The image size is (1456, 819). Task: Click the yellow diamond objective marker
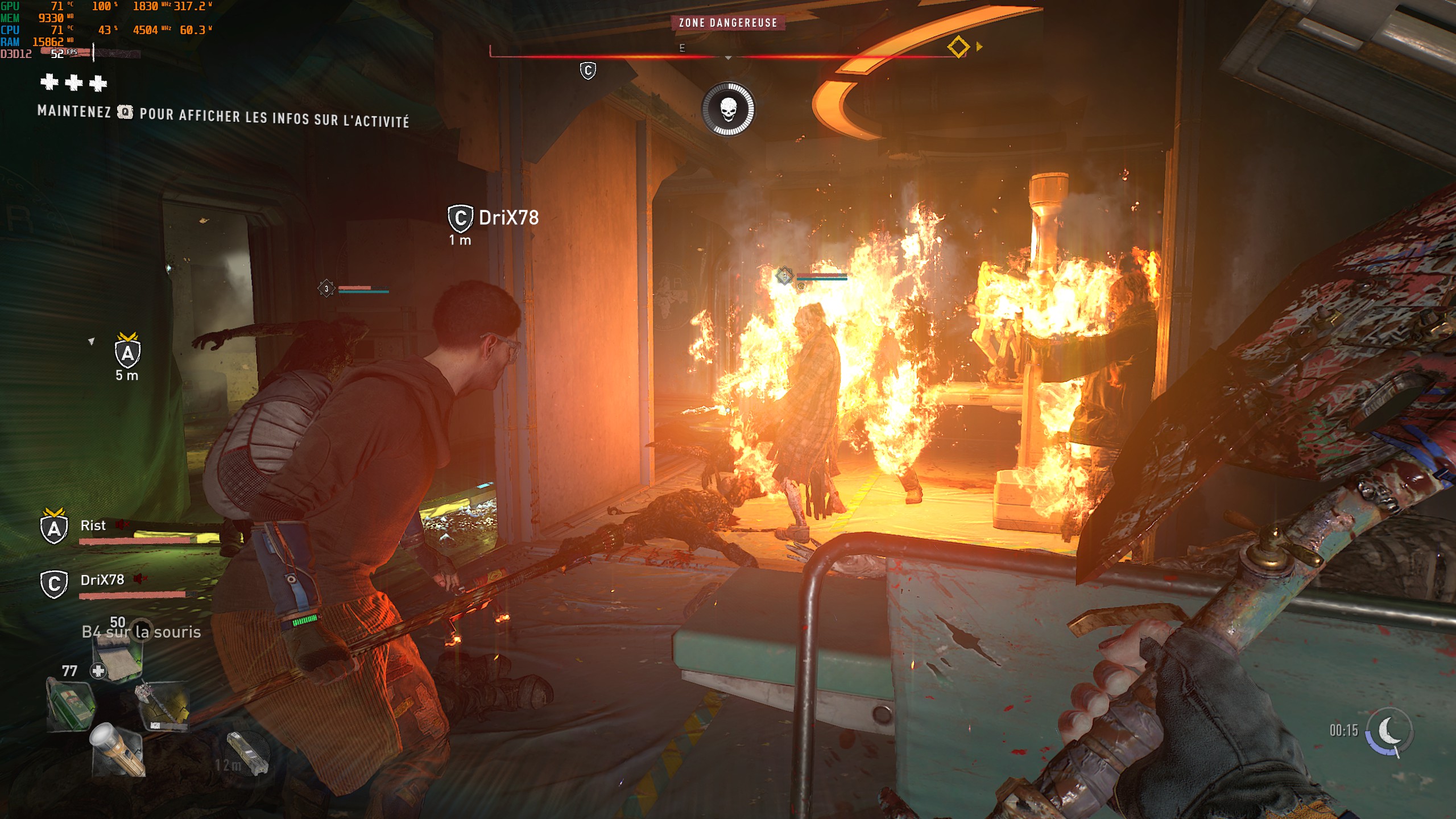tap(958, 47)
